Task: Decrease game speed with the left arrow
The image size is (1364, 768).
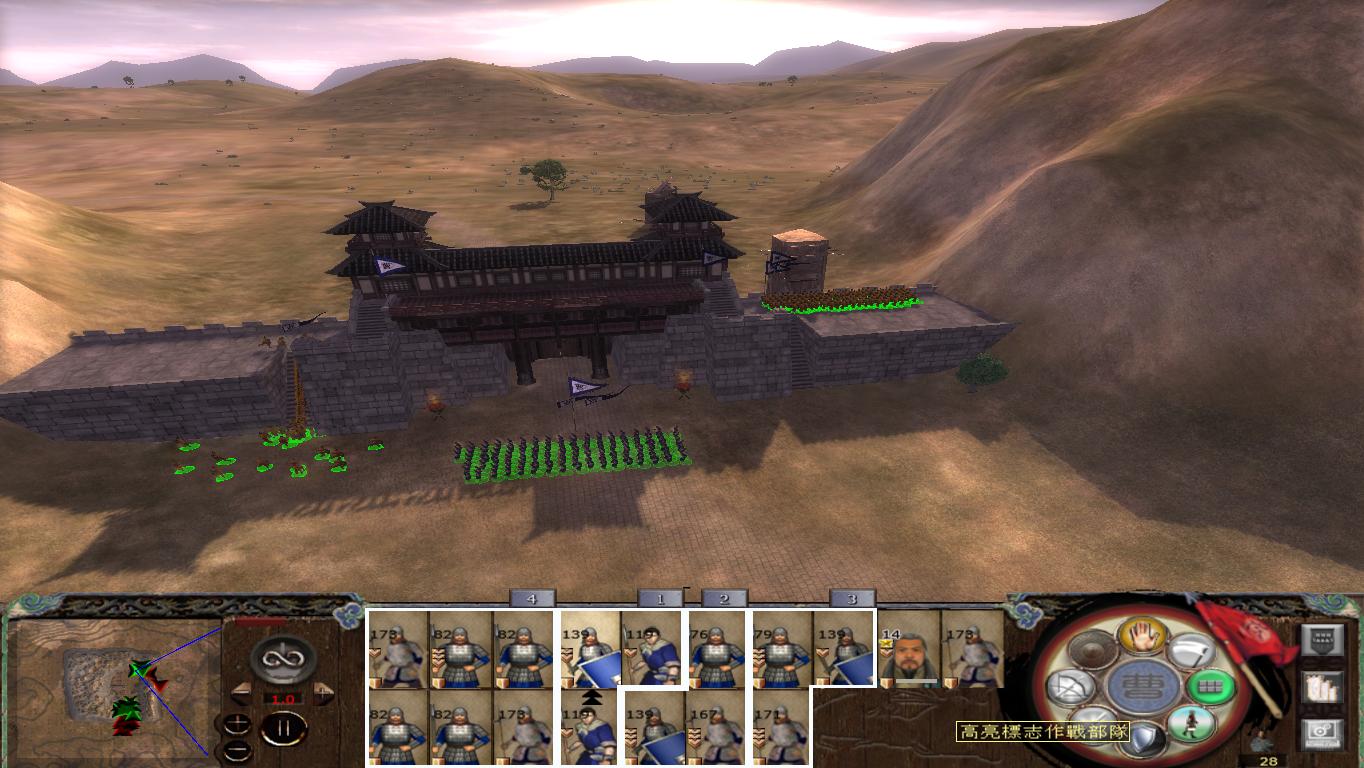Action: tap(241, 691)
